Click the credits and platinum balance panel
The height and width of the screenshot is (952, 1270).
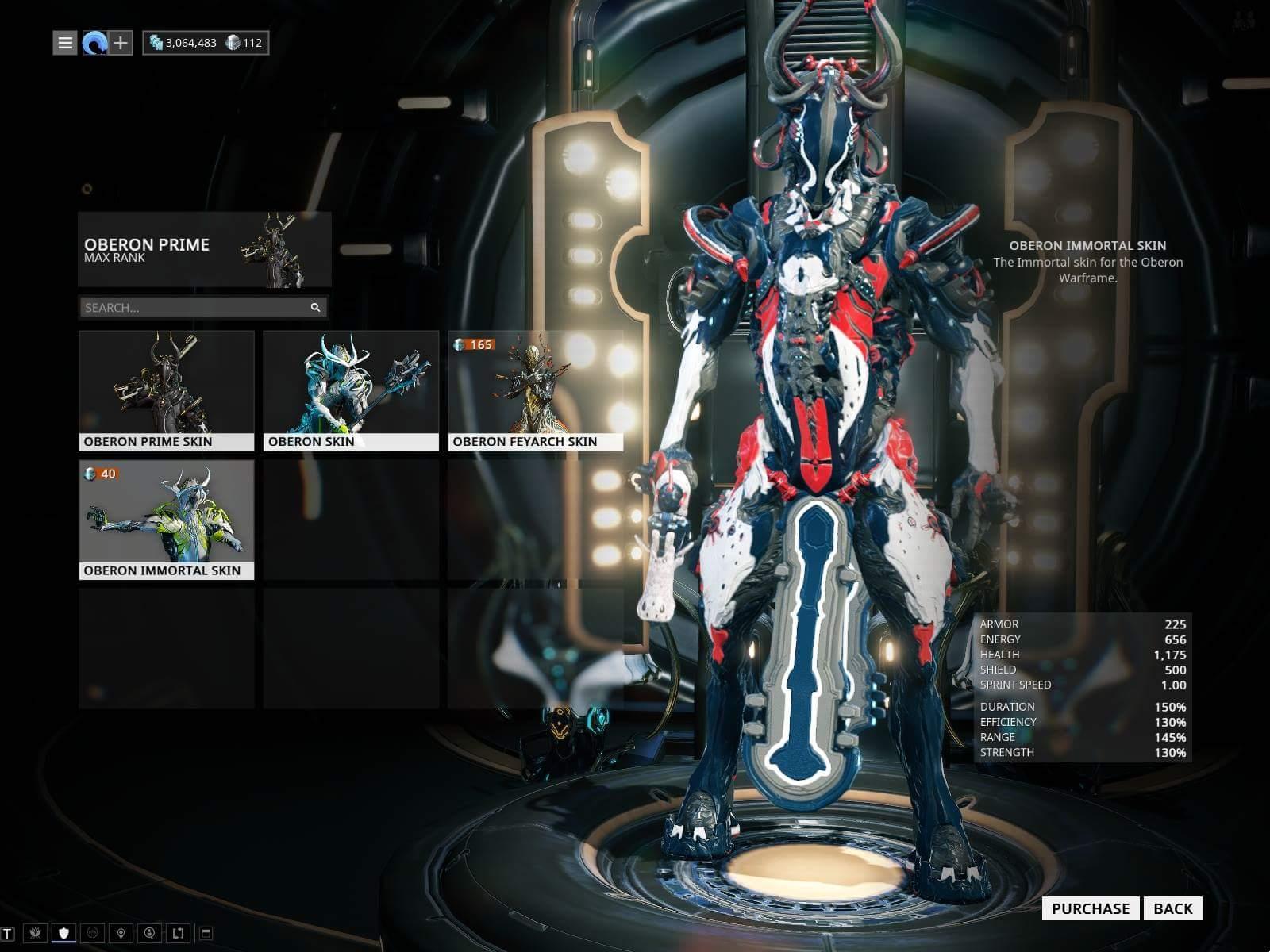click(x=206, y=43)
